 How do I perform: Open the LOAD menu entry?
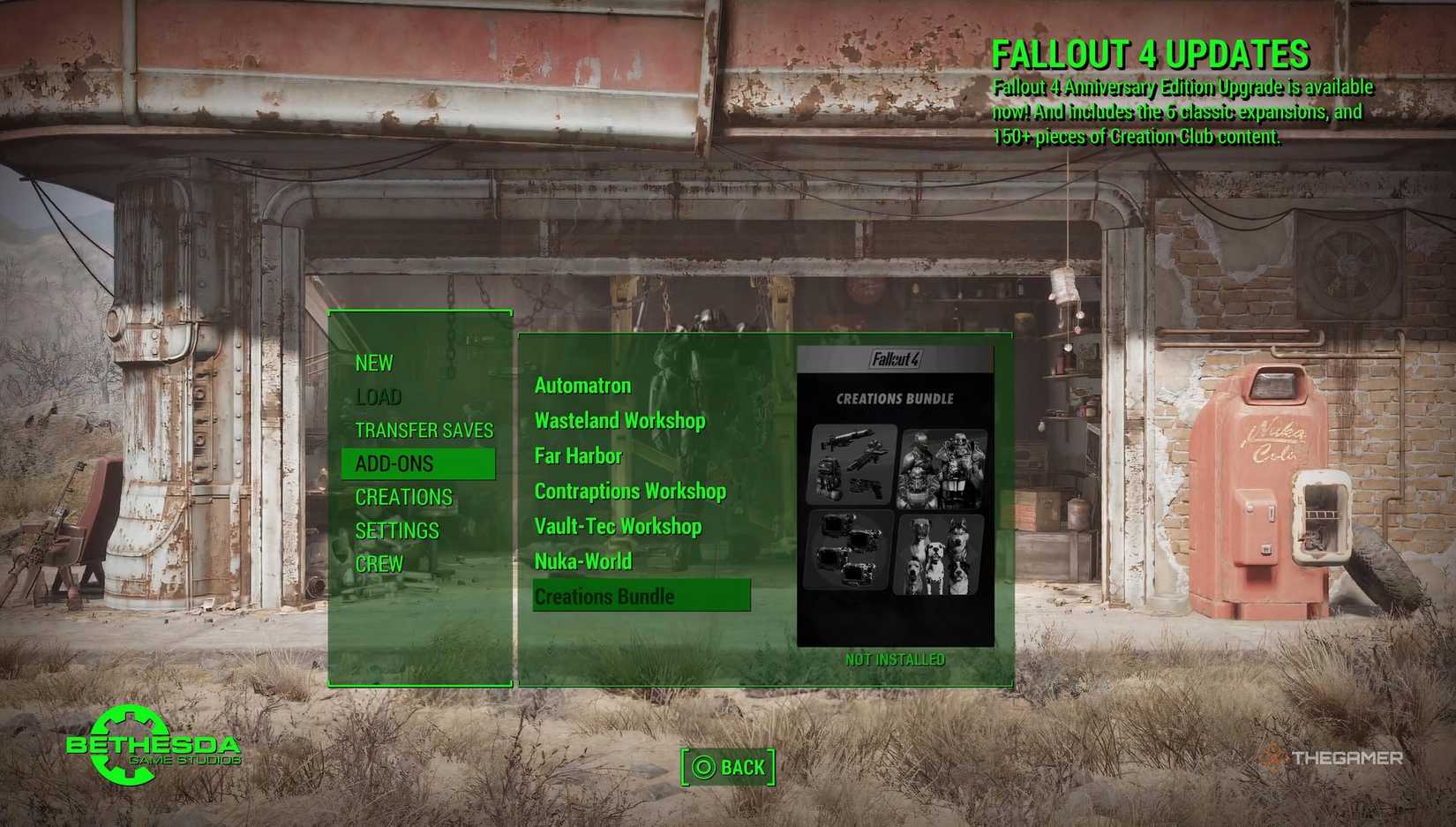coord(379,396)
